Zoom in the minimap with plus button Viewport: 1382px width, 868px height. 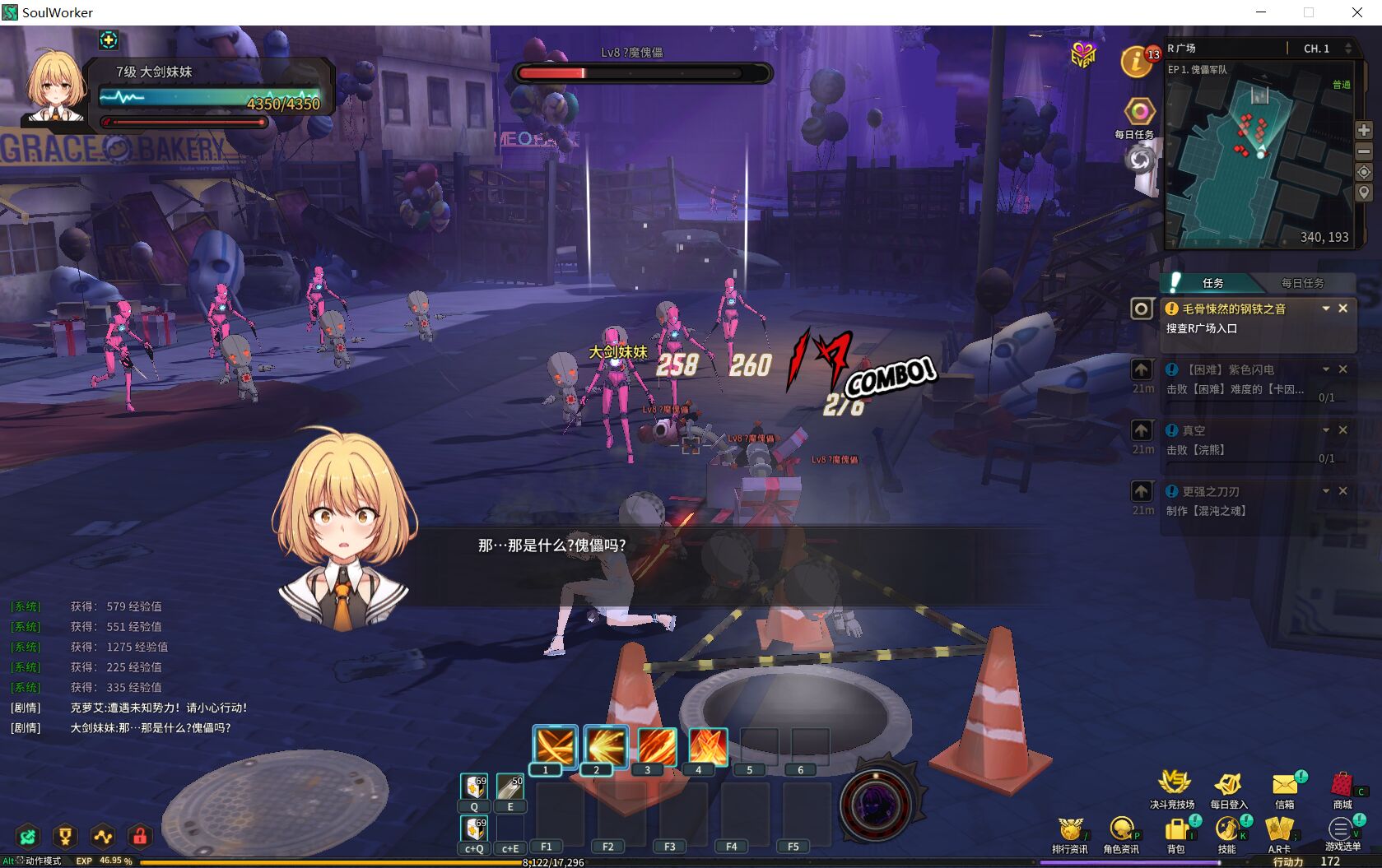point(1364,130)
